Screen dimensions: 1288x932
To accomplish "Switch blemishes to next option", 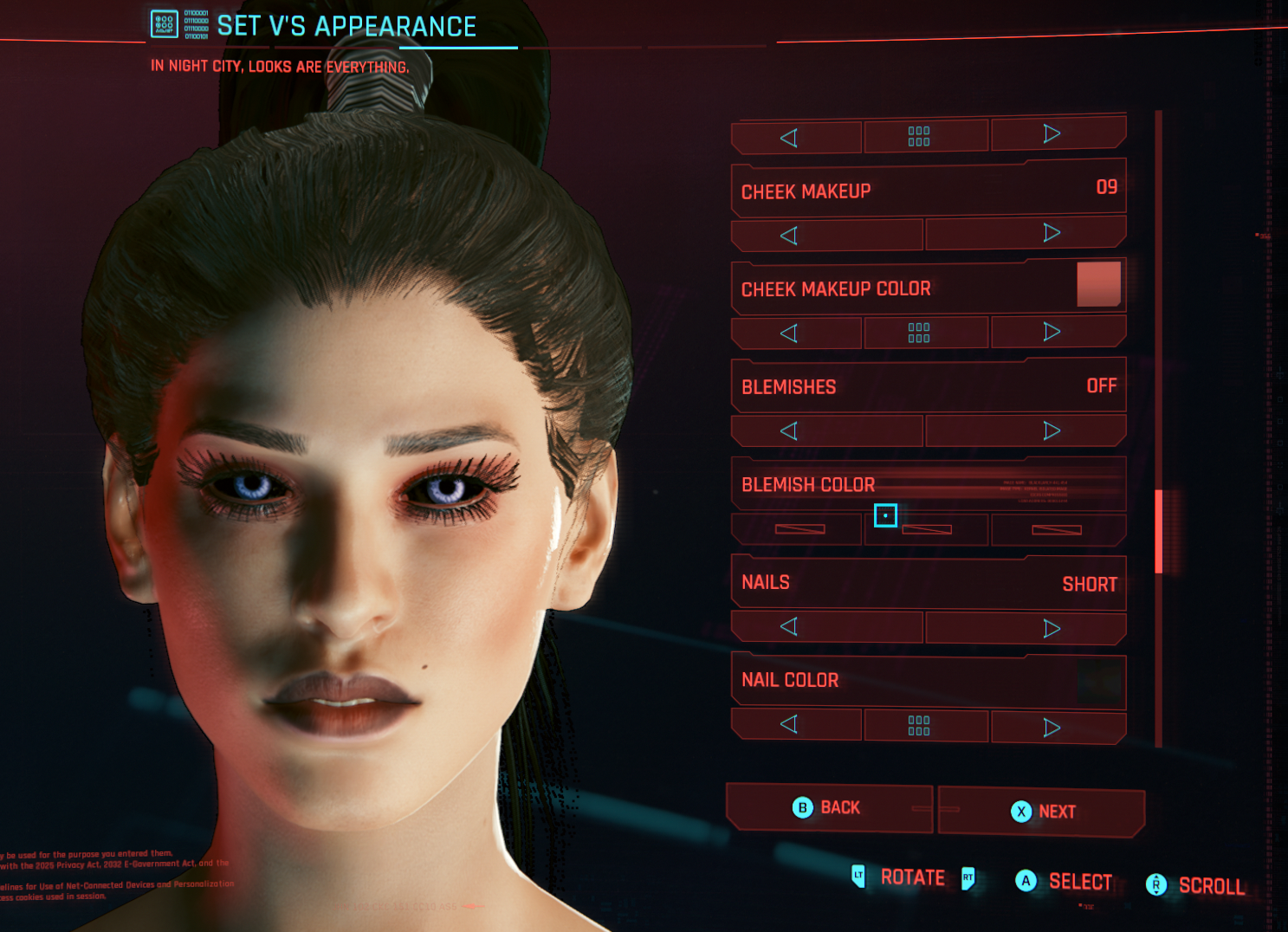I will pyautogui.click(x=1052, y=430).
